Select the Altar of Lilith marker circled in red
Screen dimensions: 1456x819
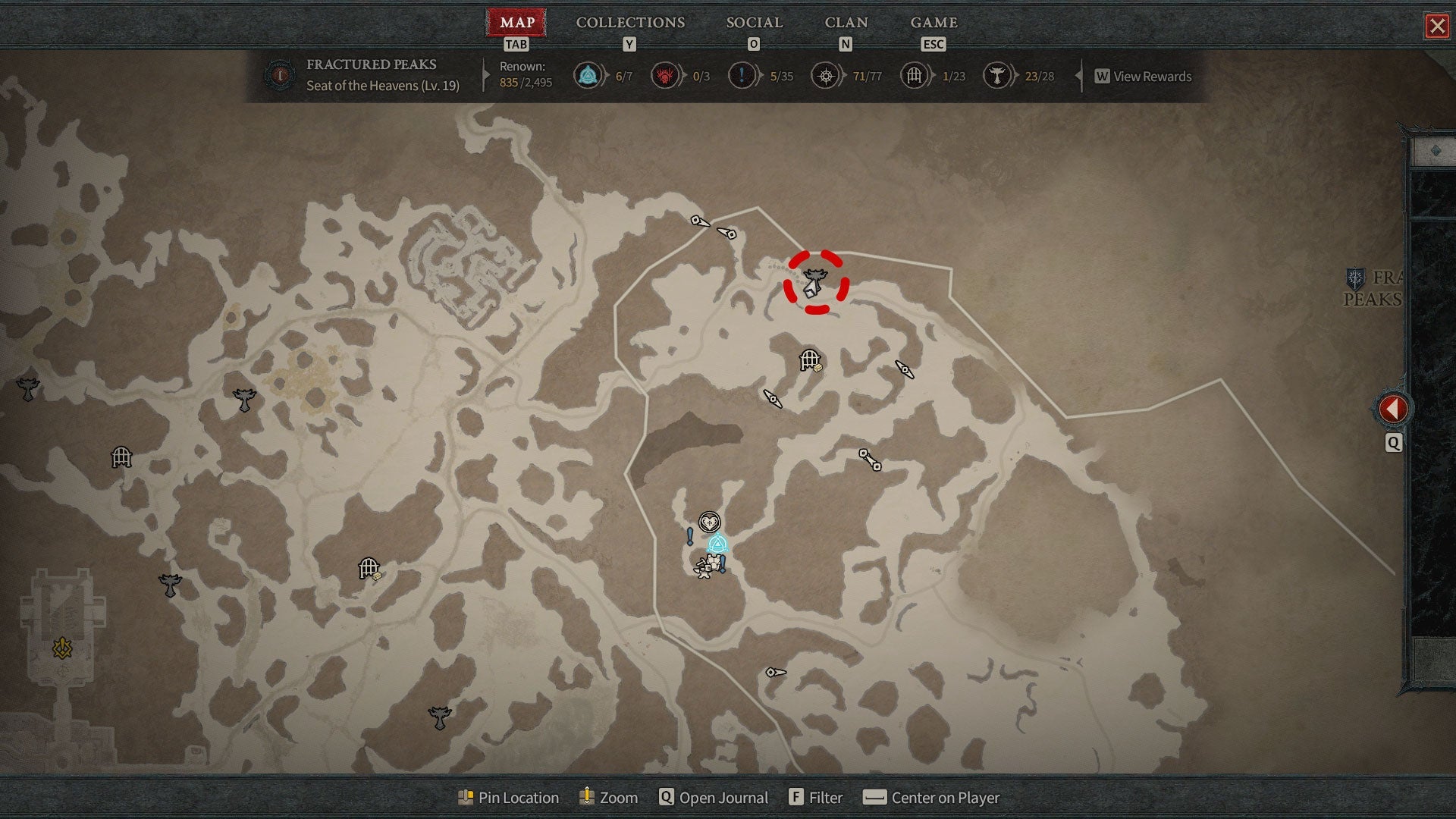815,281
